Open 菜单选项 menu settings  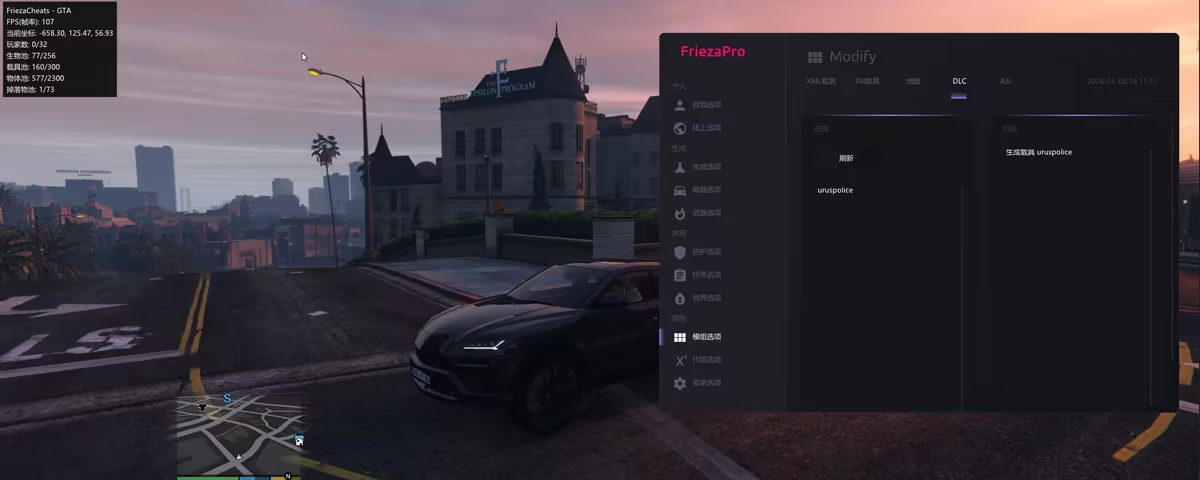click(x=706, y=383)
